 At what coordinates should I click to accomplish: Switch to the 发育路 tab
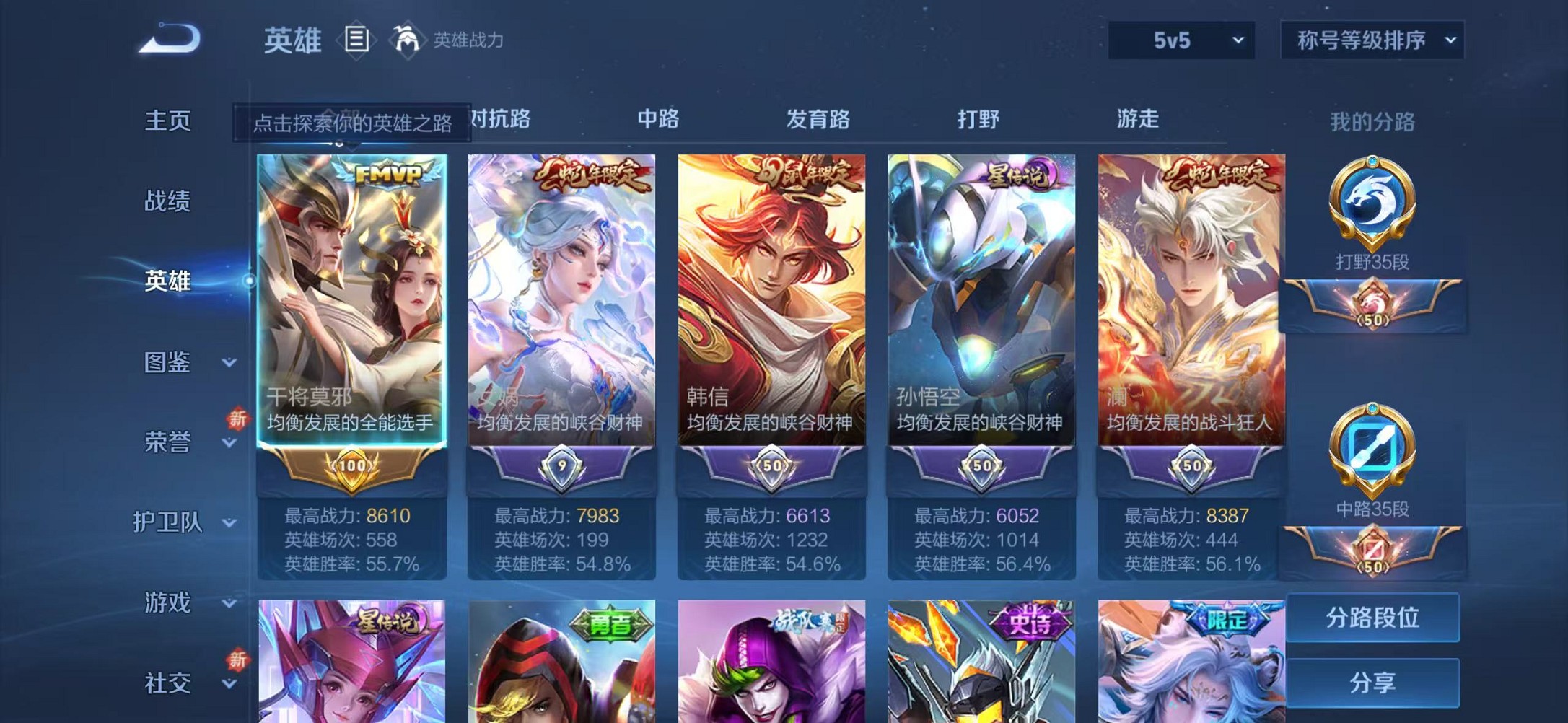tap(818, 120)
